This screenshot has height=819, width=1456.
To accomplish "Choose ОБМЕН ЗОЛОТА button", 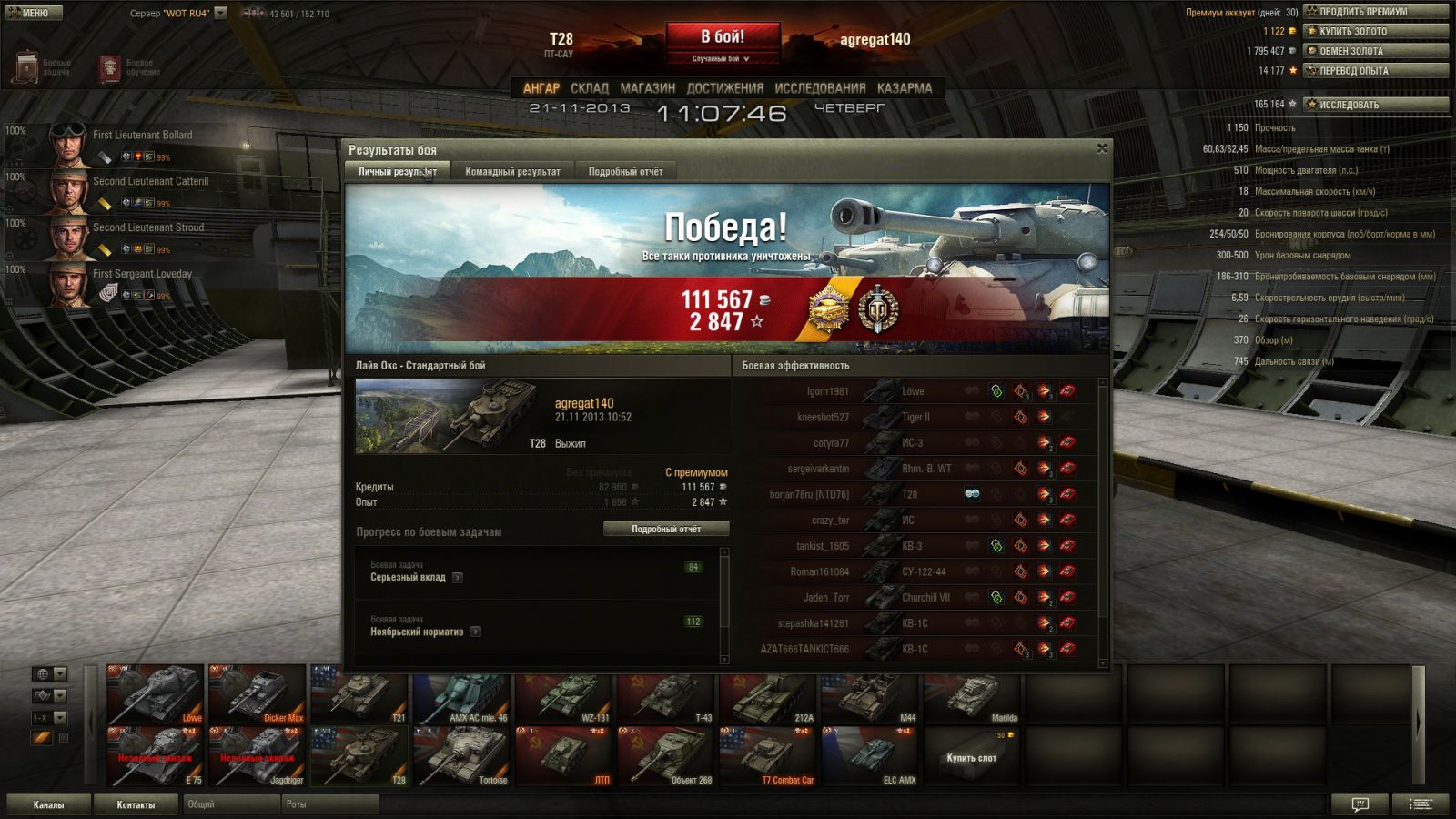I will (1375, 51).
